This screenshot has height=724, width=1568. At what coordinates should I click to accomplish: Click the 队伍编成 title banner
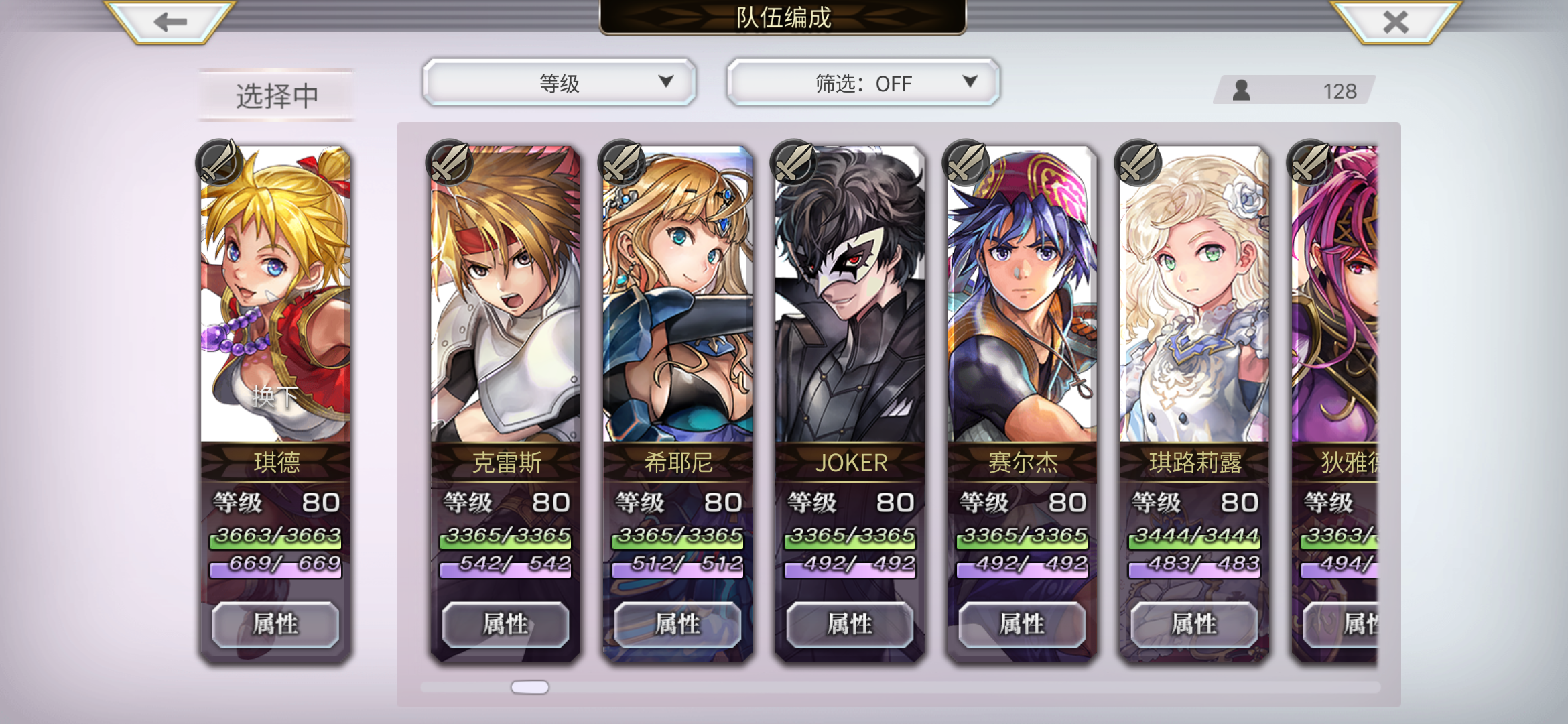coord(783,19)
